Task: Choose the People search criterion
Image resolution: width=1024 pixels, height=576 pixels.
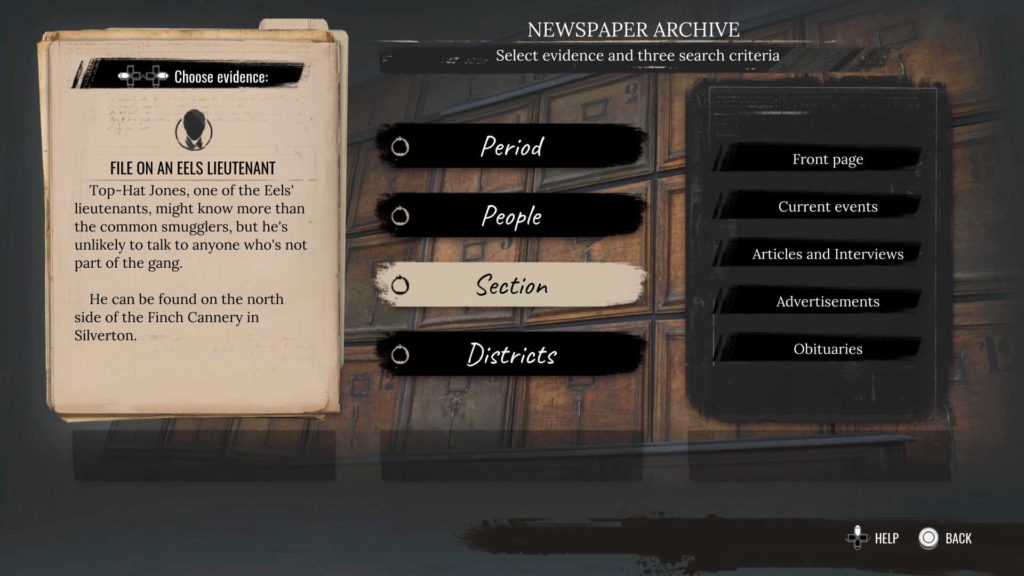Action: [511, 216]
